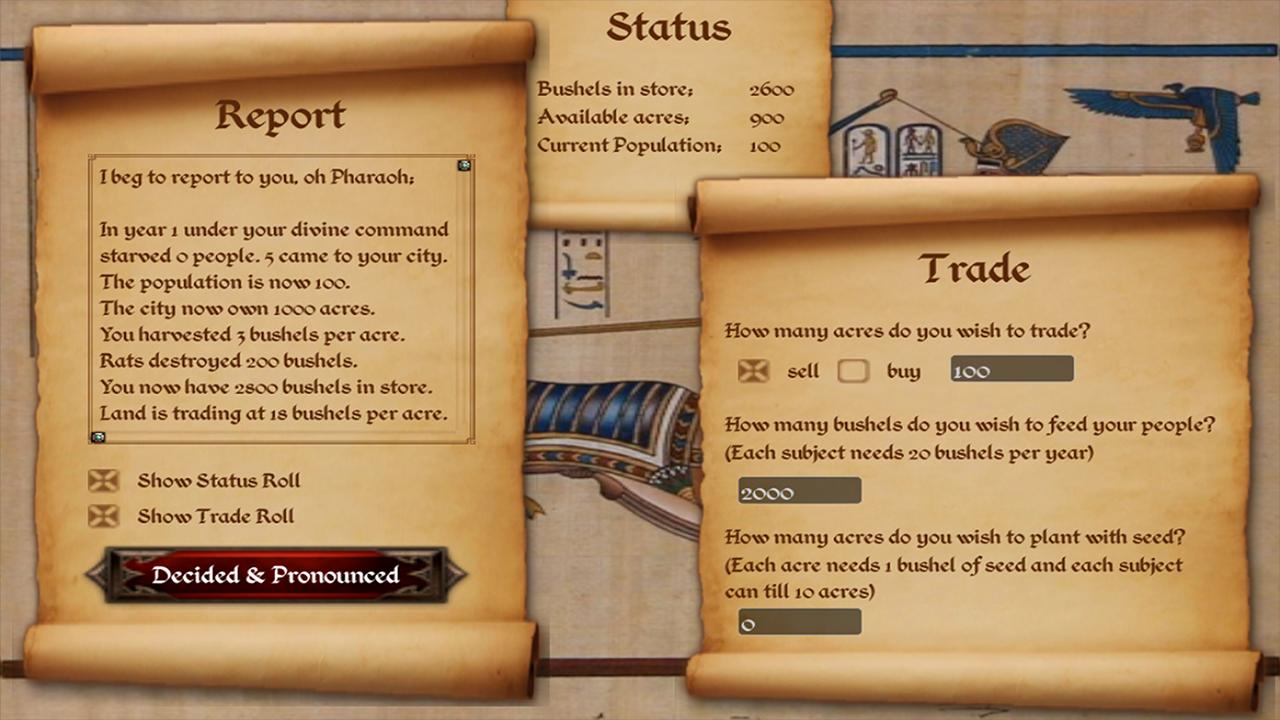
Task: Select the report text to the Pharaoh
Action: [x=280, y=295]
